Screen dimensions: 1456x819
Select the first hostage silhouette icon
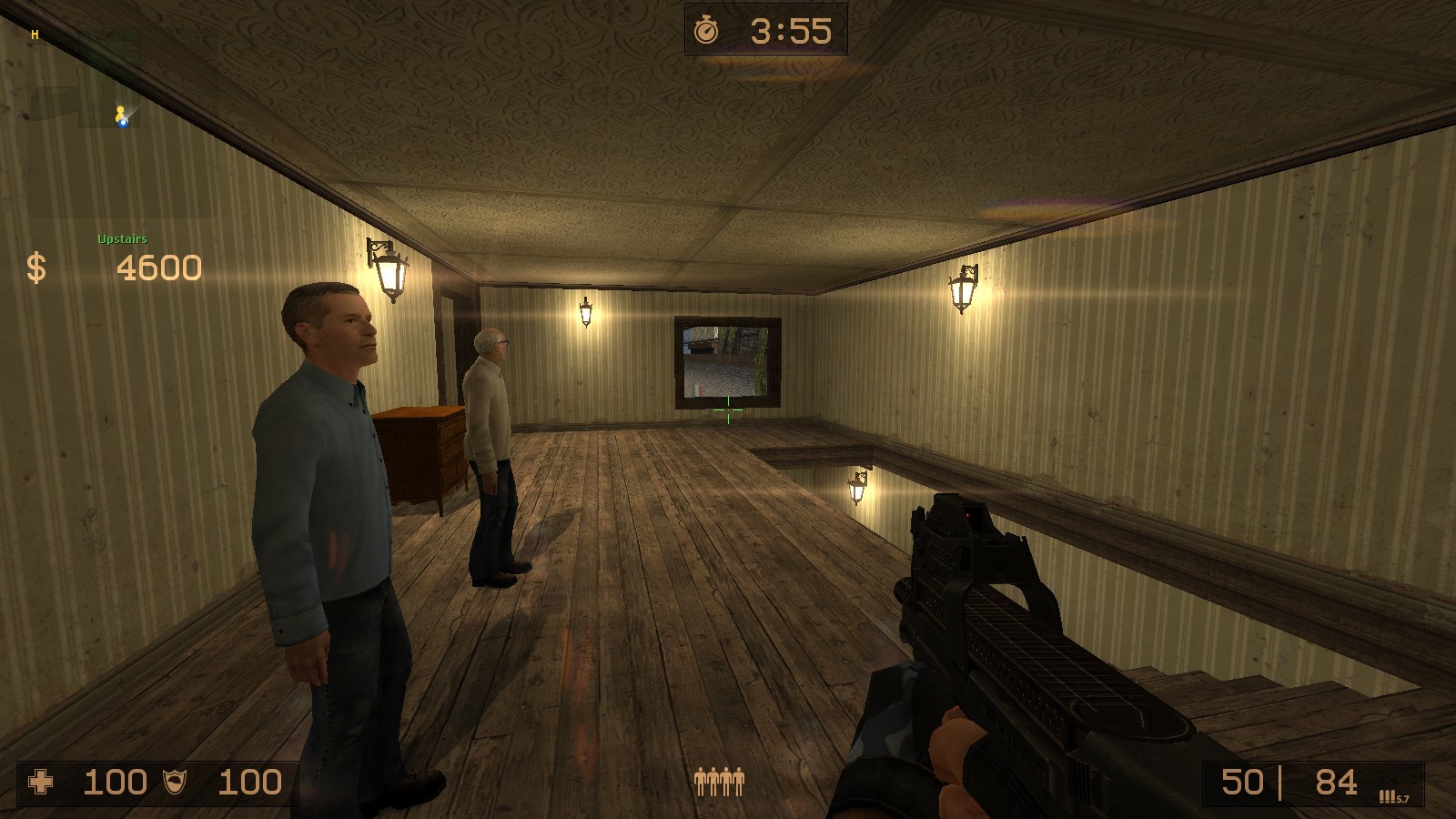coord(700,781)
